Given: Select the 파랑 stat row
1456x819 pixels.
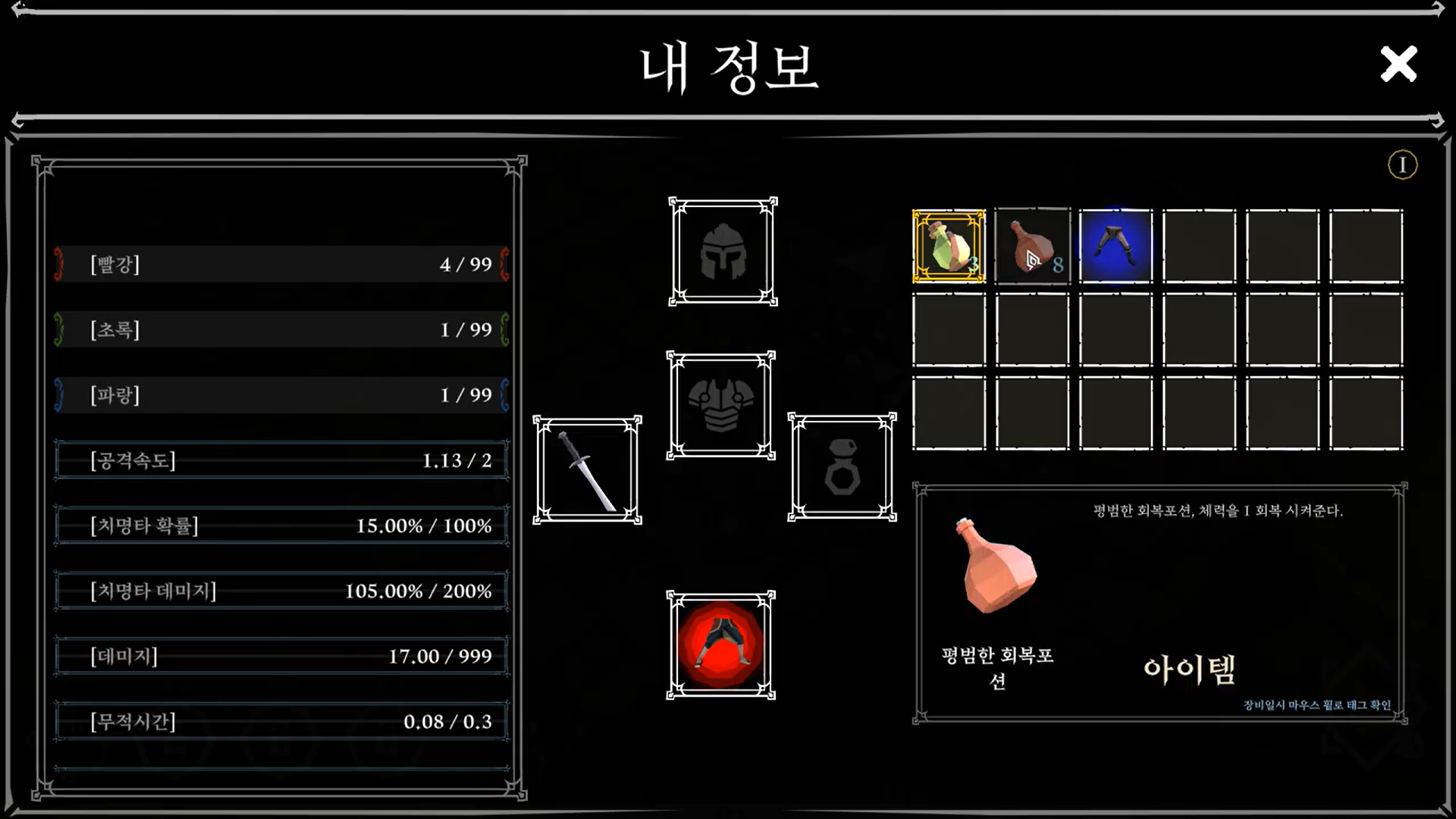Looking at the screenshot, I should point(281,394).
